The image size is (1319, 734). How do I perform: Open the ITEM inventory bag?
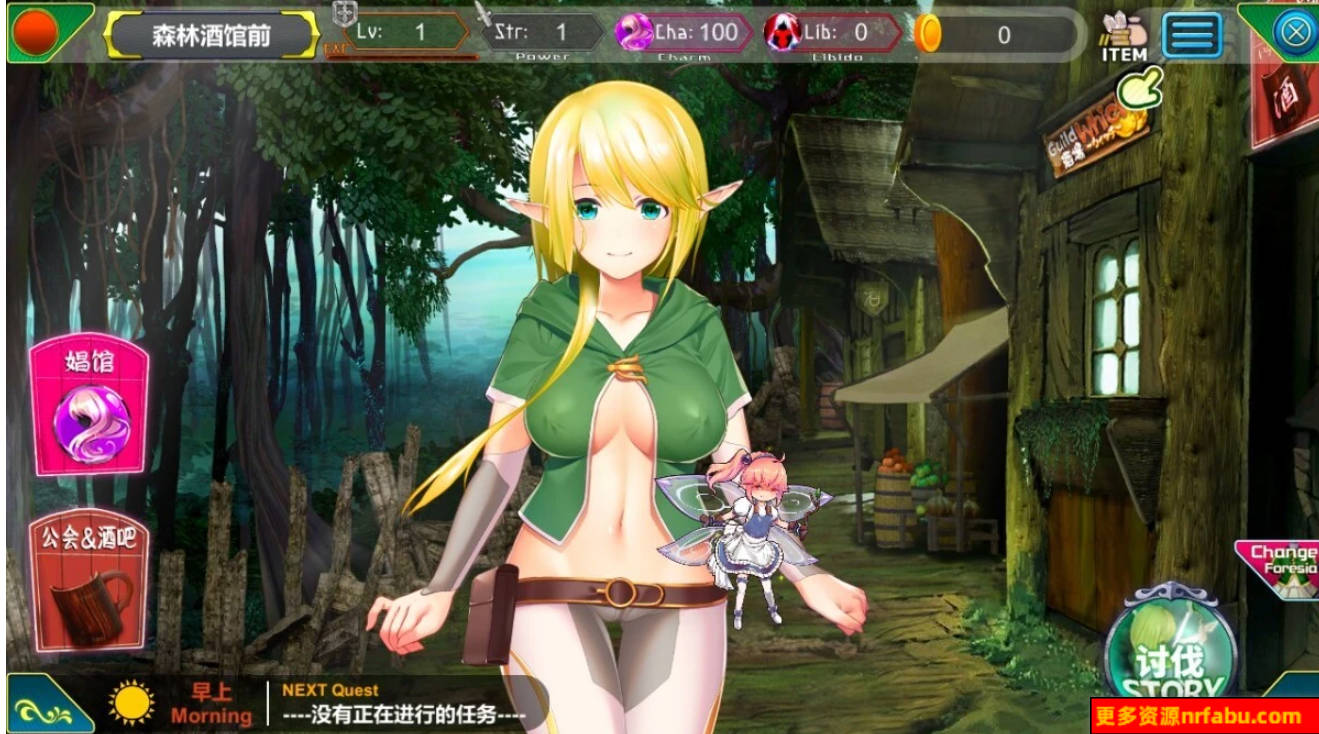coord(1124,33)
